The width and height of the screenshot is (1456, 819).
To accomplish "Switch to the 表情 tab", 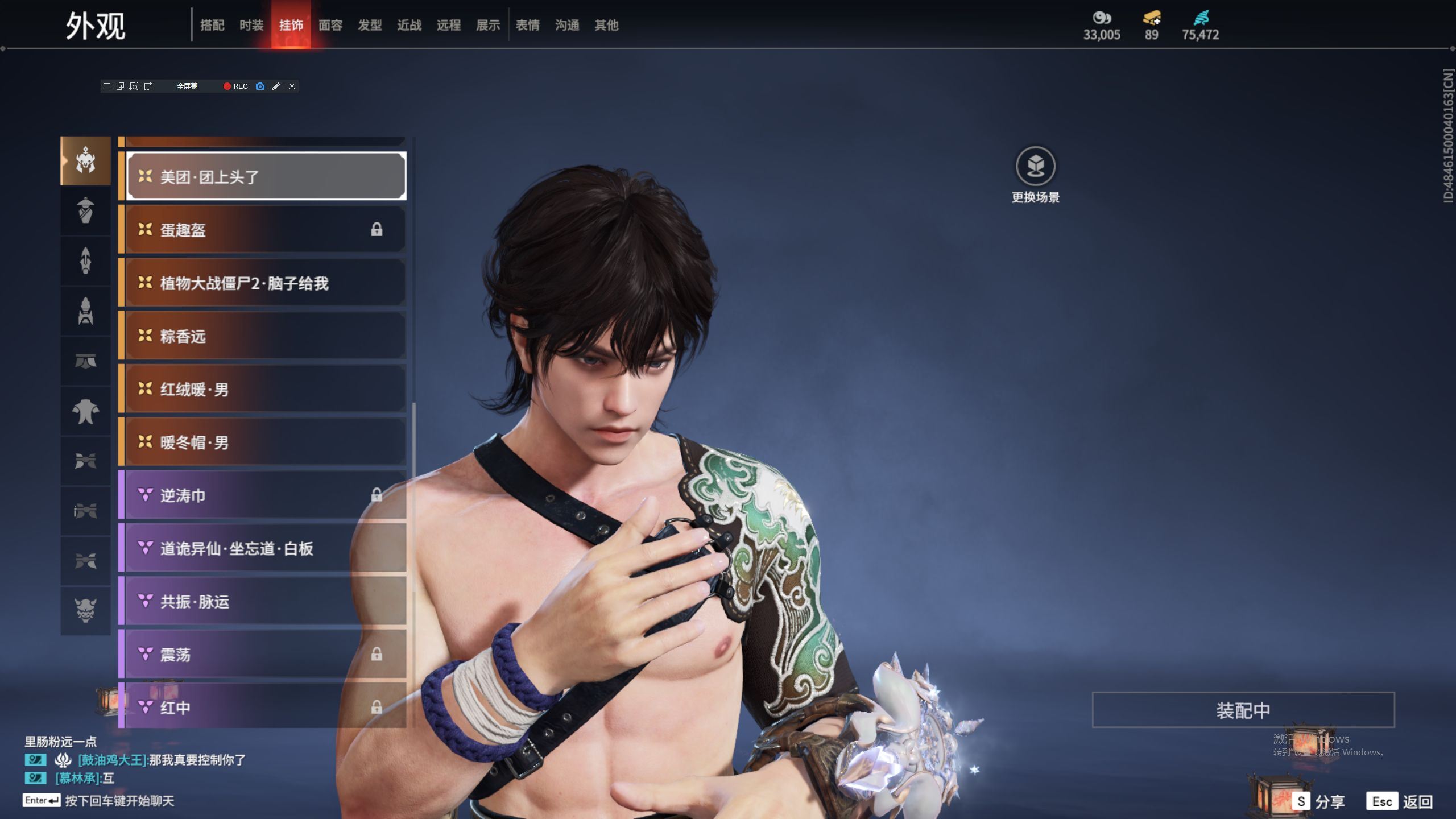I will [527, 25].
